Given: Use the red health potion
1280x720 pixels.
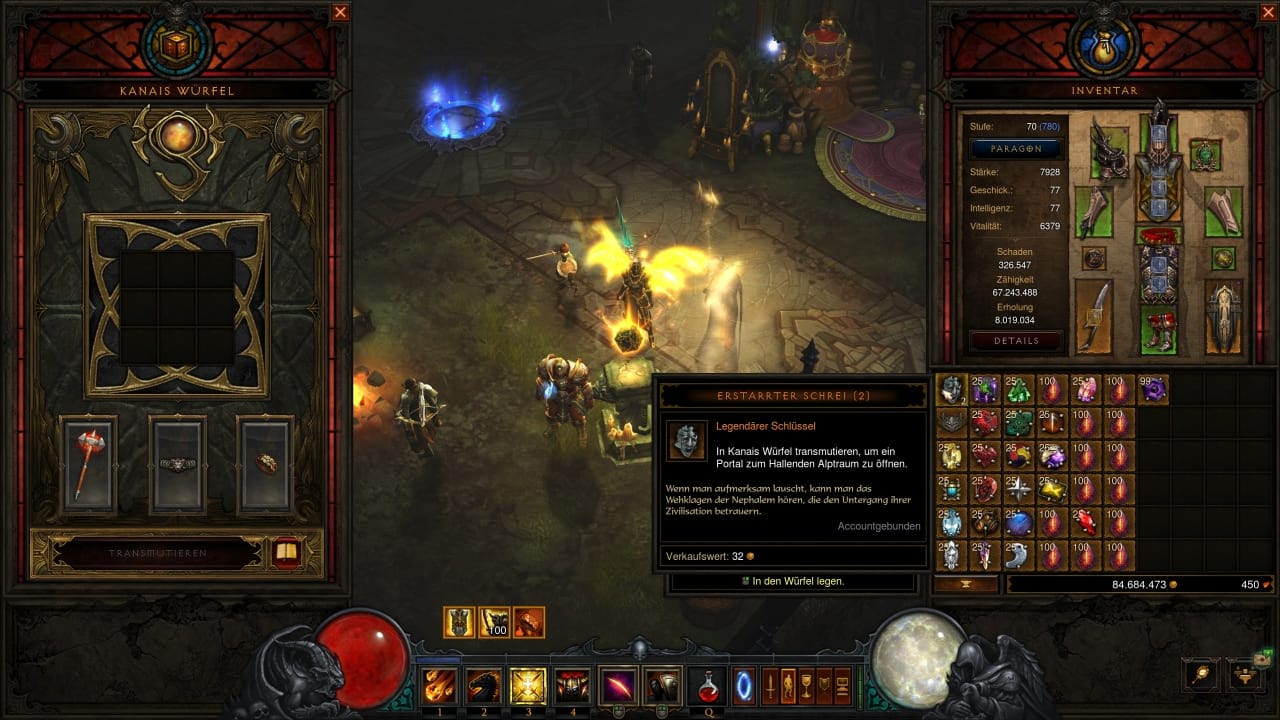Looking at the screenshot, I should (x=708, y=685).
